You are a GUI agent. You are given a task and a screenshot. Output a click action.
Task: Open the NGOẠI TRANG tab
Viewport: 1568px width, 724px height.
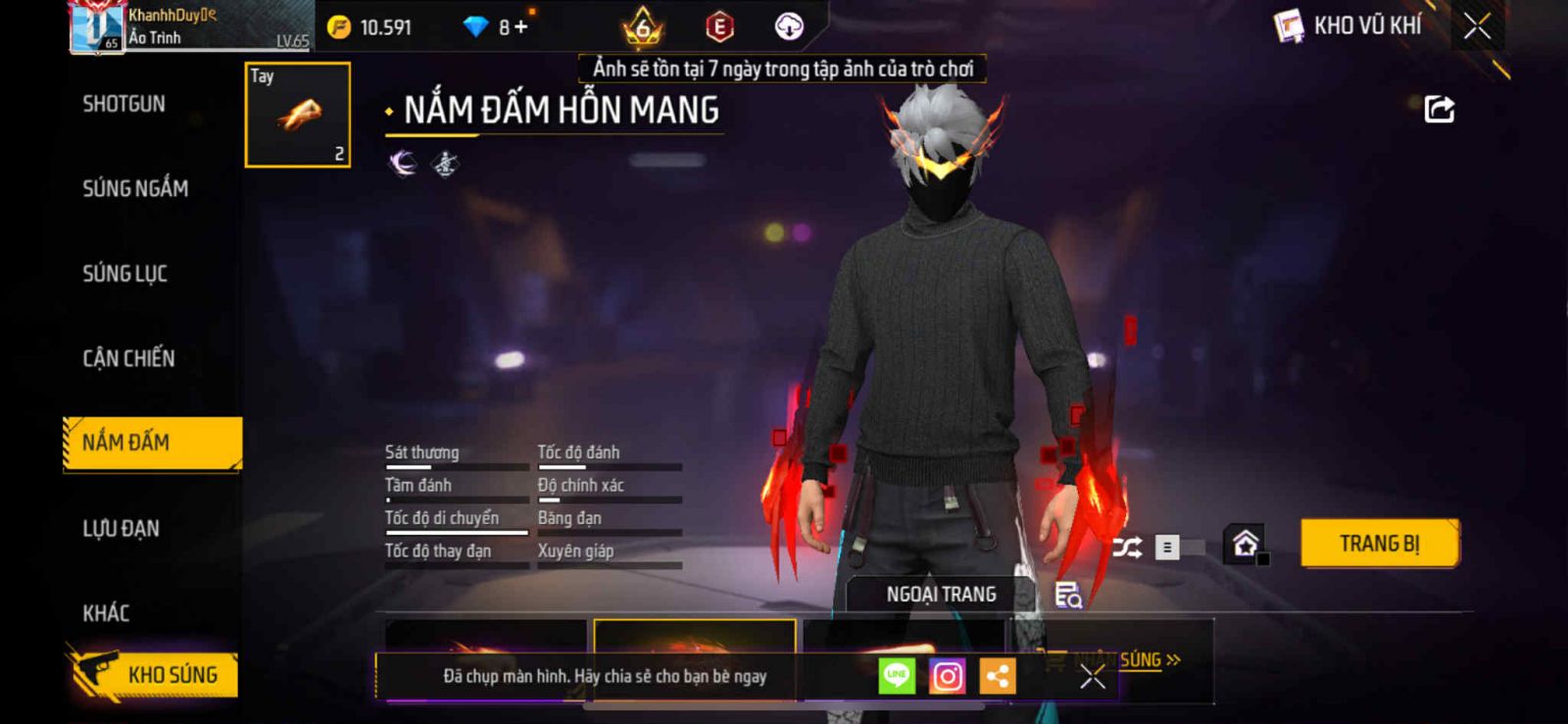[941, 595]
